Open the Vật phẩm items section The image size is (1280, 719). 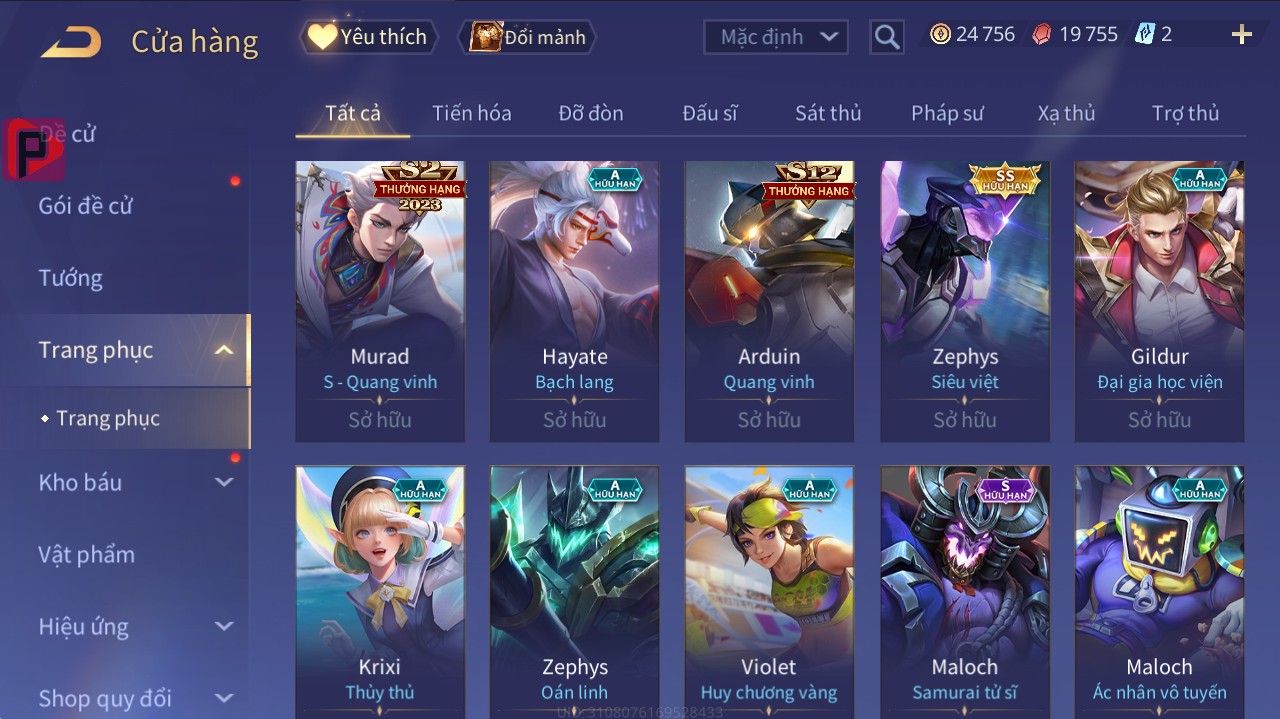click(x=87, y=554)
